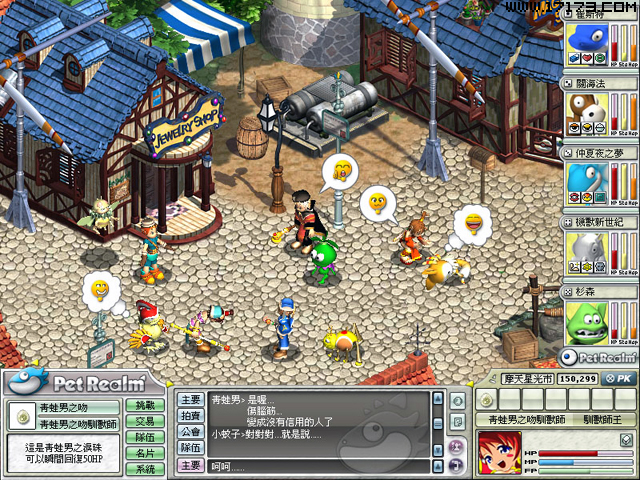640x480 pixels.
Task: Select the blue pet portrait 仲夏夜之夢
Action: click(589, 180)
